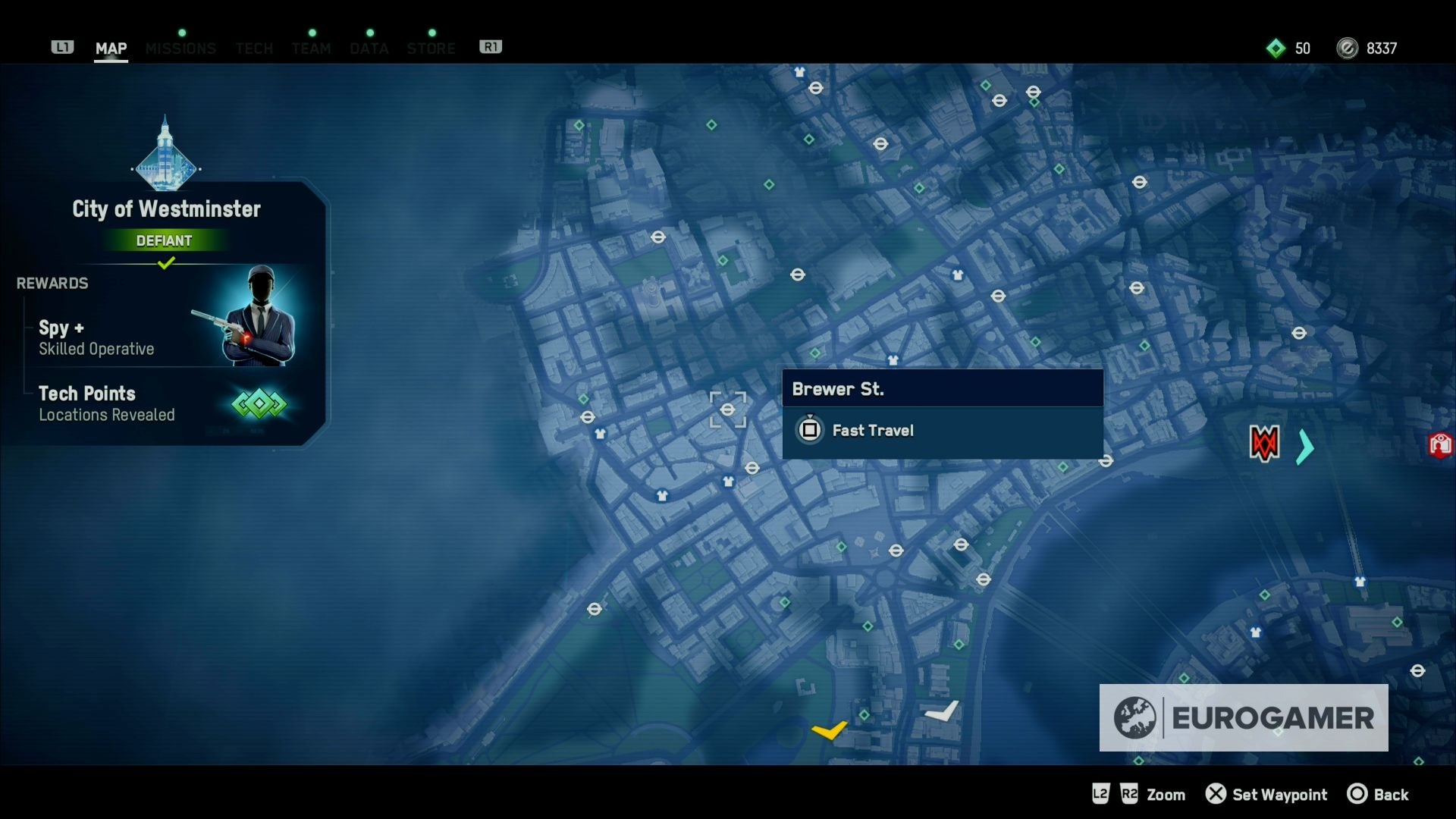Click the L1 shoulder button prompt
The image size is (1456, 819).
pos(64,46)
